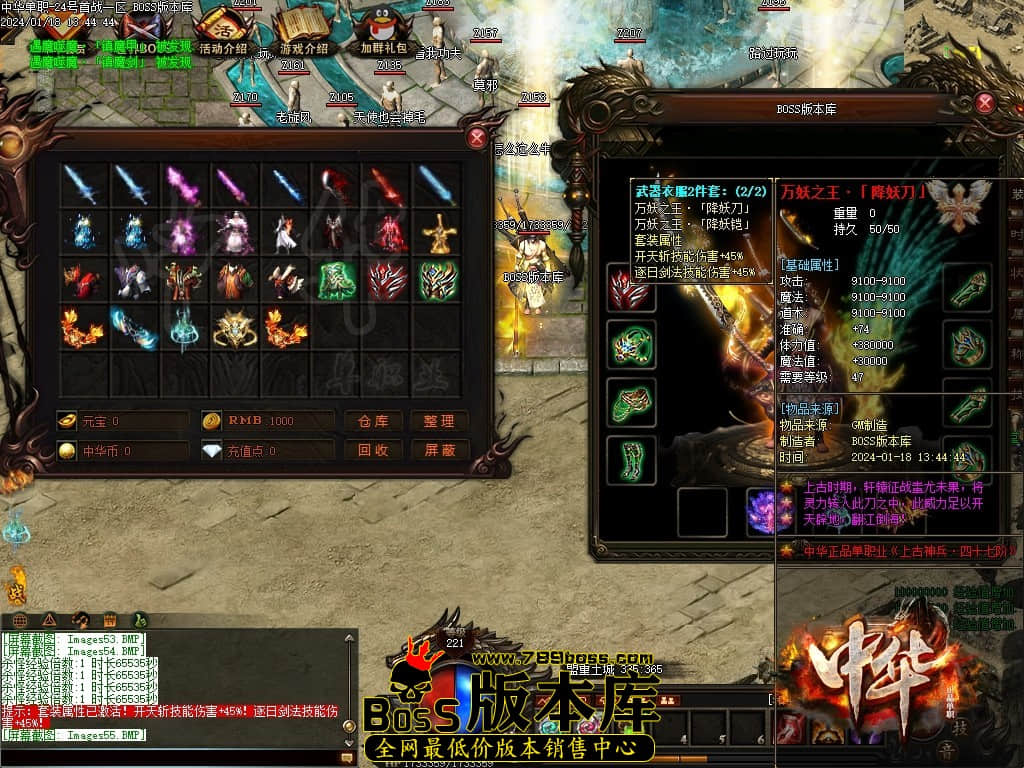Open the 活动介绍 event introduction

coord(222,30)
